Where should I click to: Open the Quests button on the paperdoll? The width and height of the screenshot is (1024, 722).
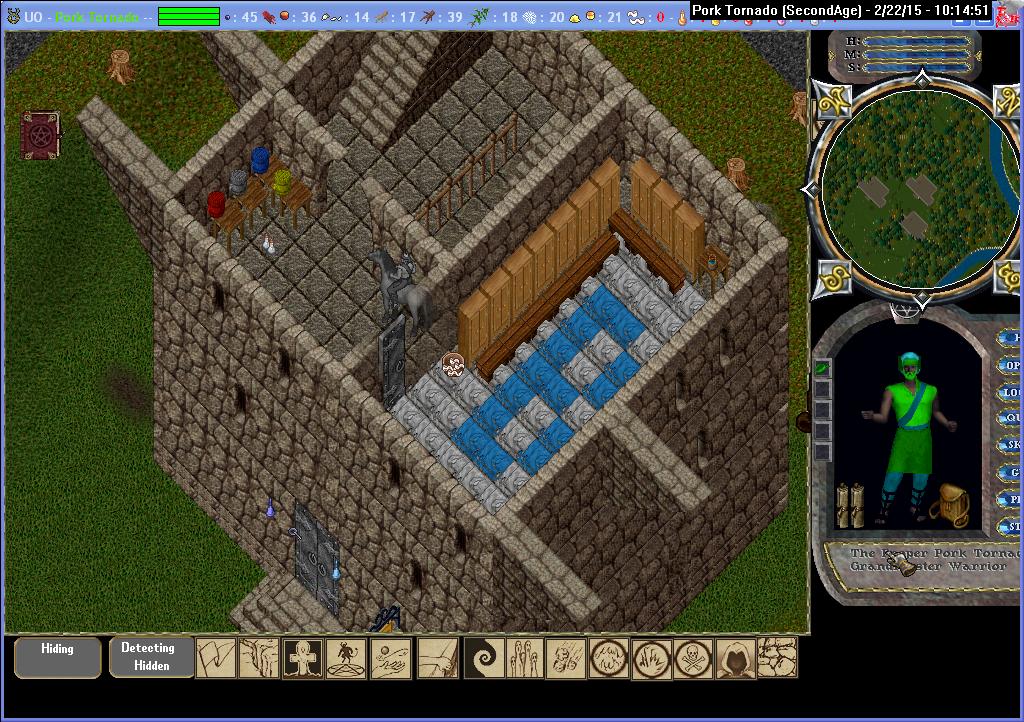coord(1010,419)
